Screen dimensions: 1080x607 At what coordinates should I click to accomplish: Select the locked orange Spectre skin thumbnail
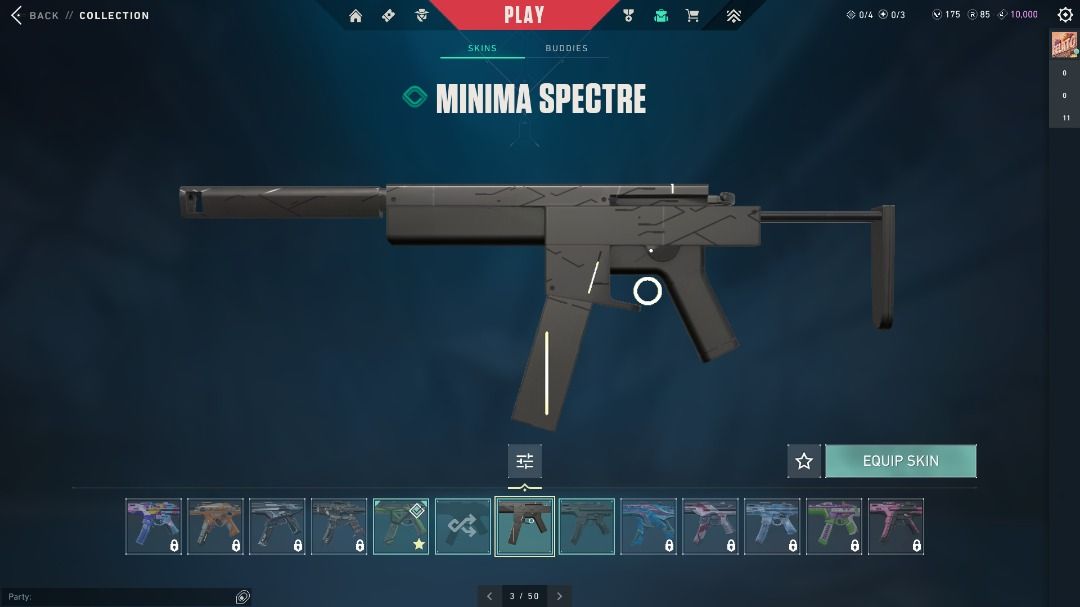(215, 526)
